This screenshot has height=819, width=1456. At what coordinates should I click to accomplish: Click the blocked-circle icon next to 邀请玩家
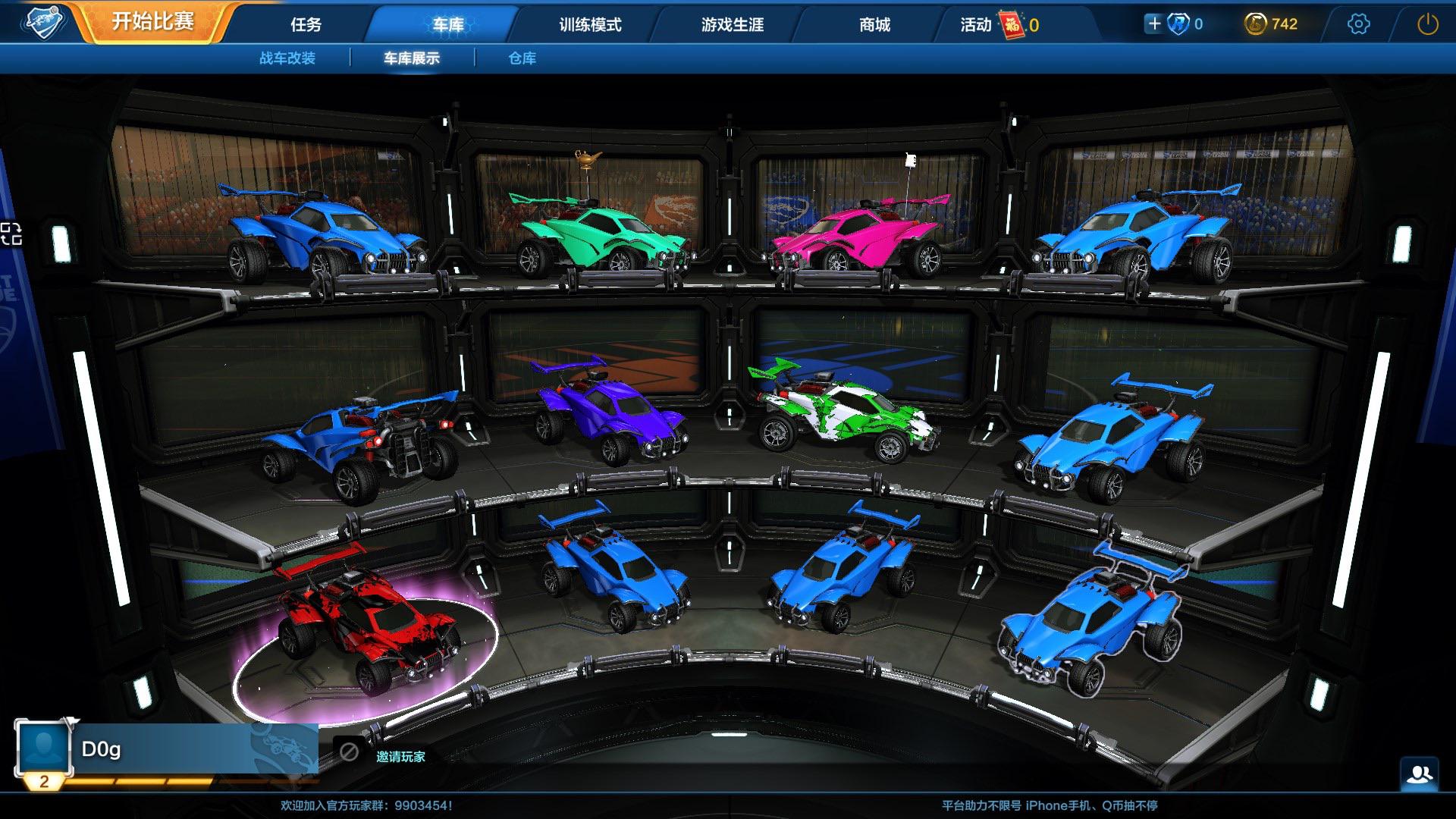(350, 752)
